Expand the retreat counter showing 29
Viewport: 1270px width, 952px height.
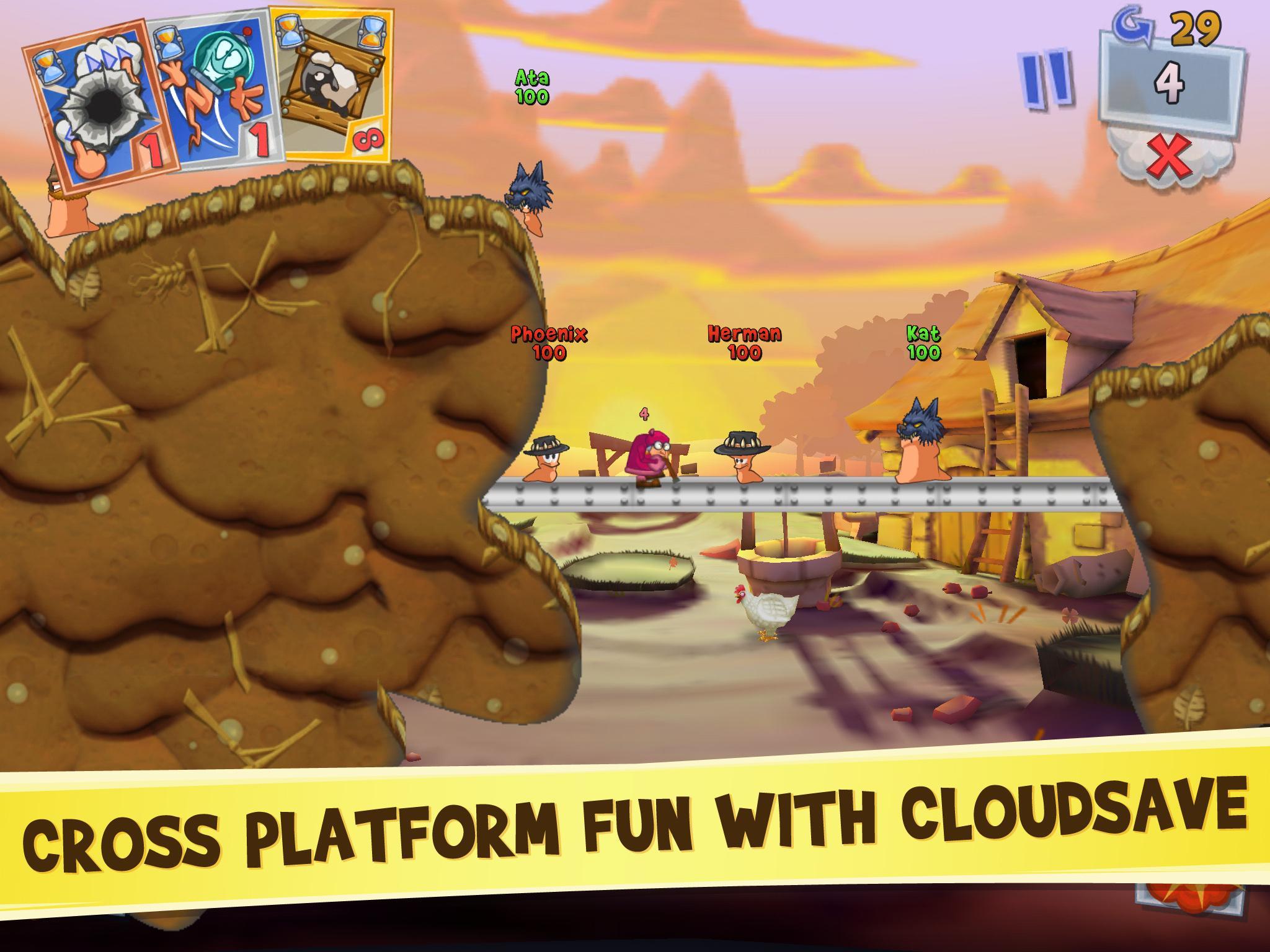[x=1194, y=28]
